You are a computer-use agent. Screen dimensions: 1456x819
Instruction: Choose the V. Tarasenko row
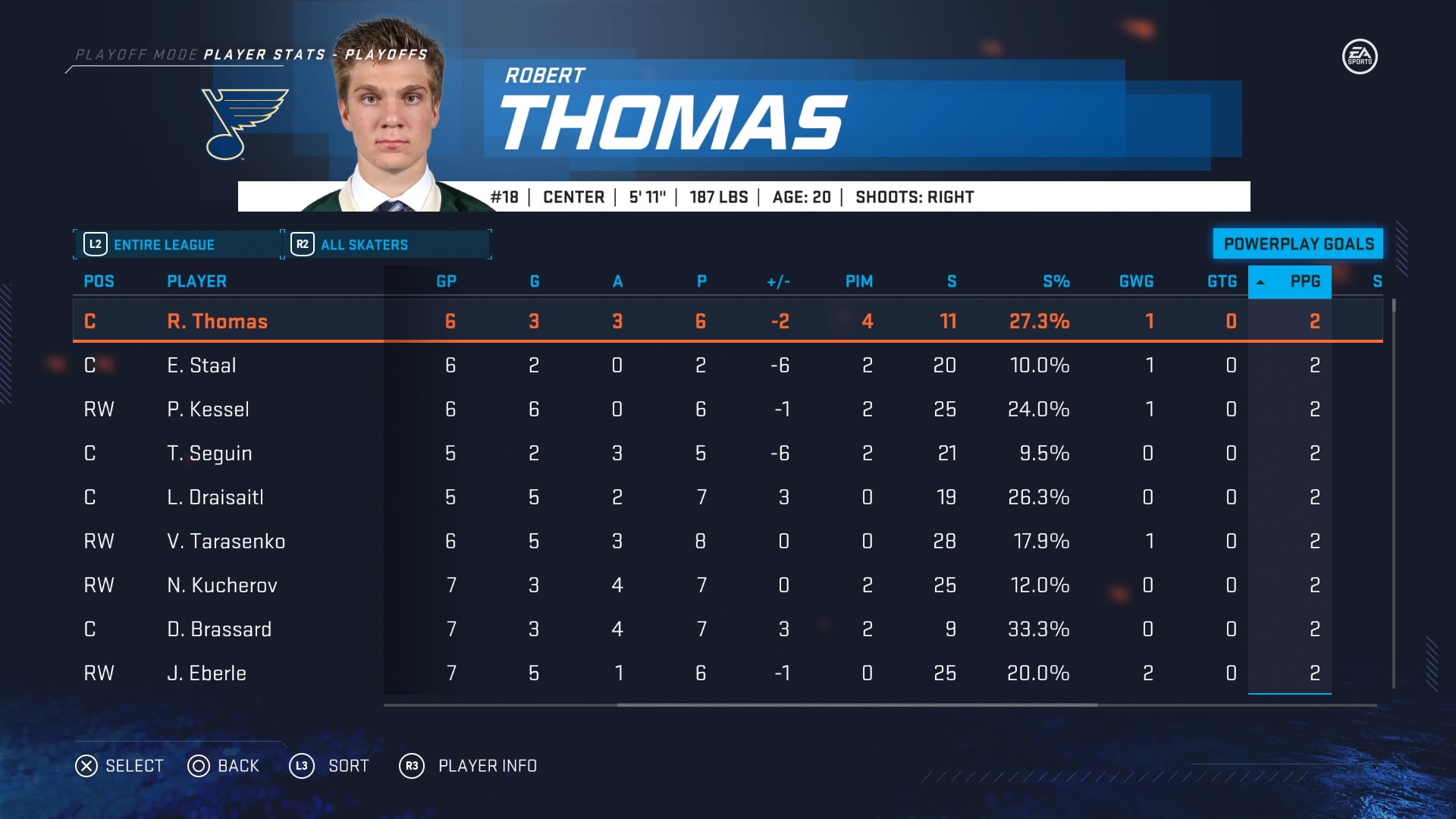click(226, 541)
